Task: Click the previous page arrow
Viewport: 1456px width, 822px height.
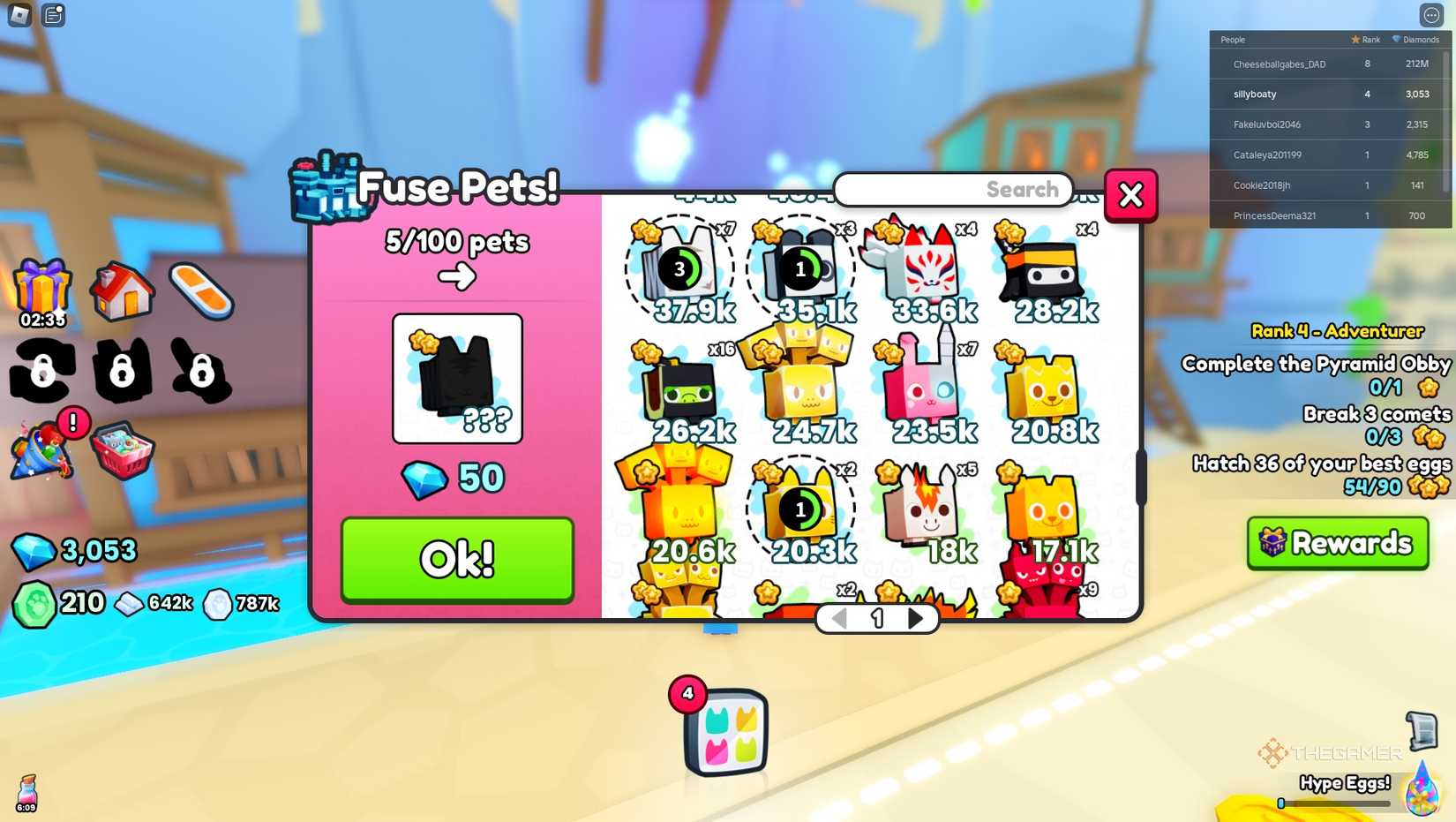Action: (839, 618)
